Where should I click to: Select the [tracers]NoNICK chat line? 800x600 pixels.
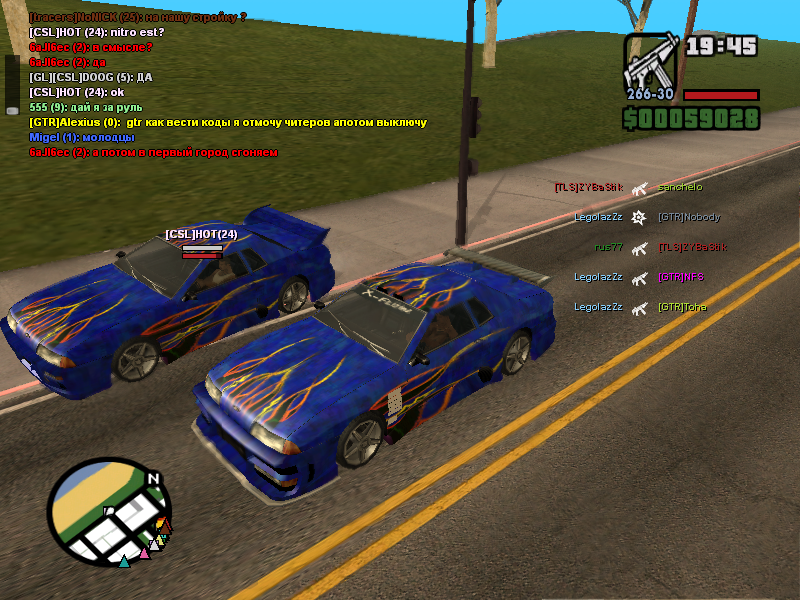click(138, 17)
